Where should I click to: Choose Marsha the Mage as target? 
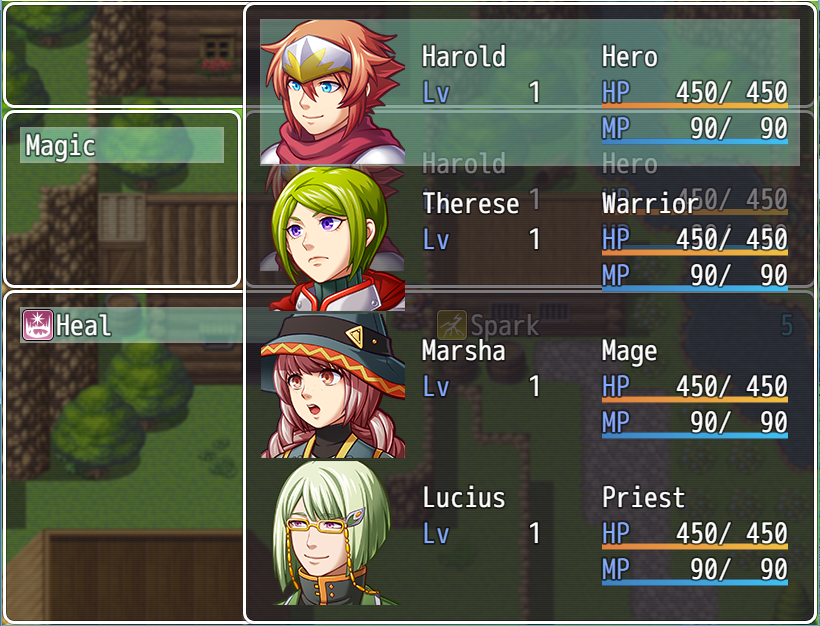[530, 386]
